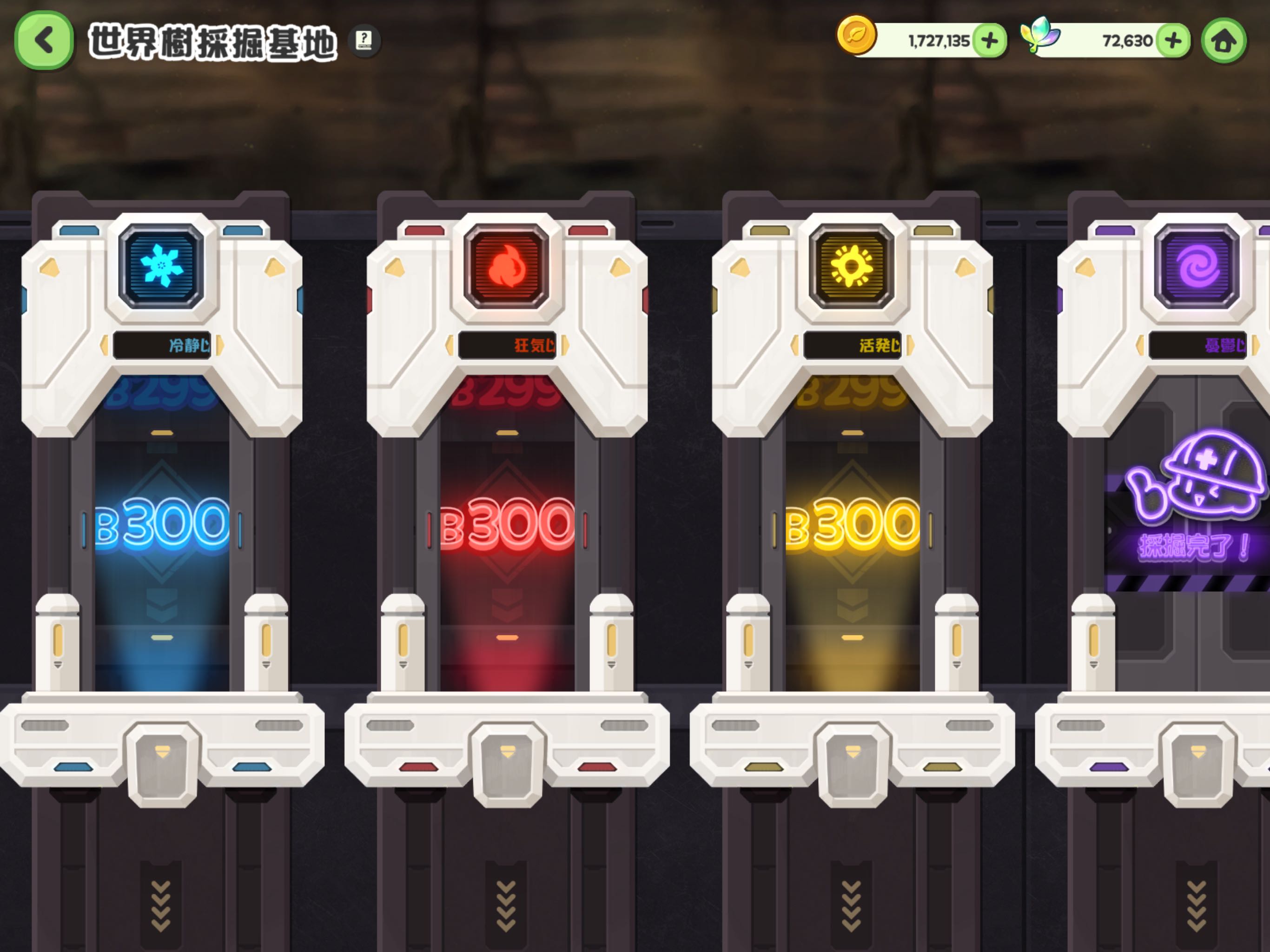Screen dimensions: 1270x952
Task: Select the purple completed mining shaft
Action: pyautogui.click(x=1194, y=517)
